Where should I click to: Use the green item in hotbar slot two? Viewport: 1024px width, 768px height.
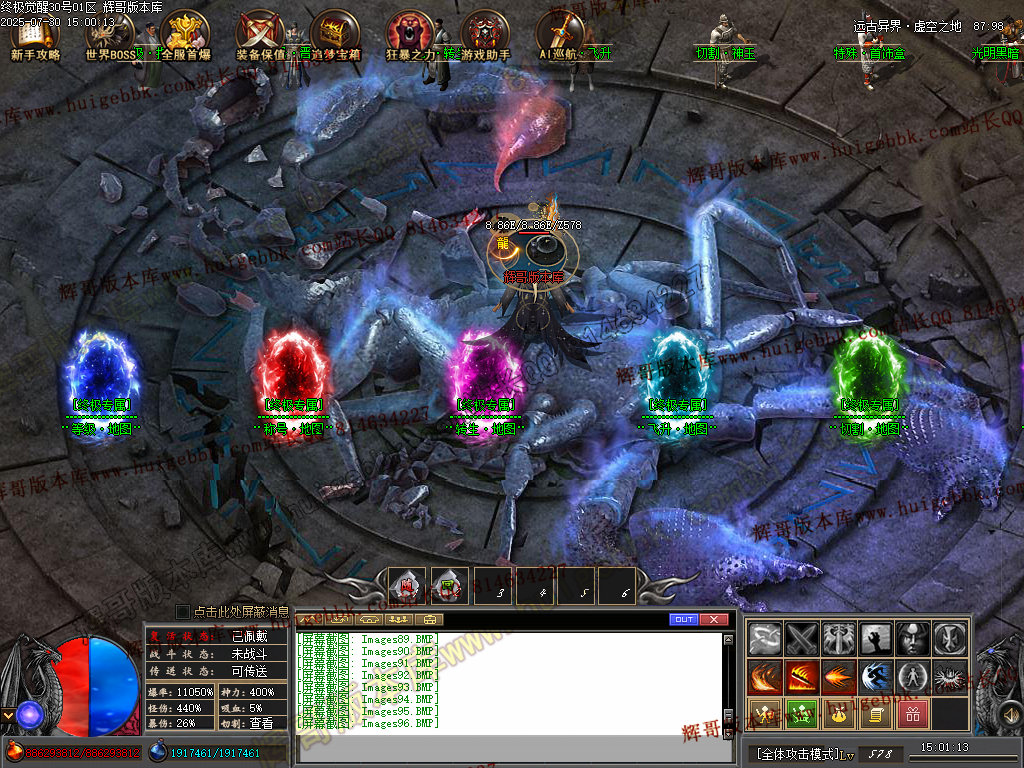(449, 586)
